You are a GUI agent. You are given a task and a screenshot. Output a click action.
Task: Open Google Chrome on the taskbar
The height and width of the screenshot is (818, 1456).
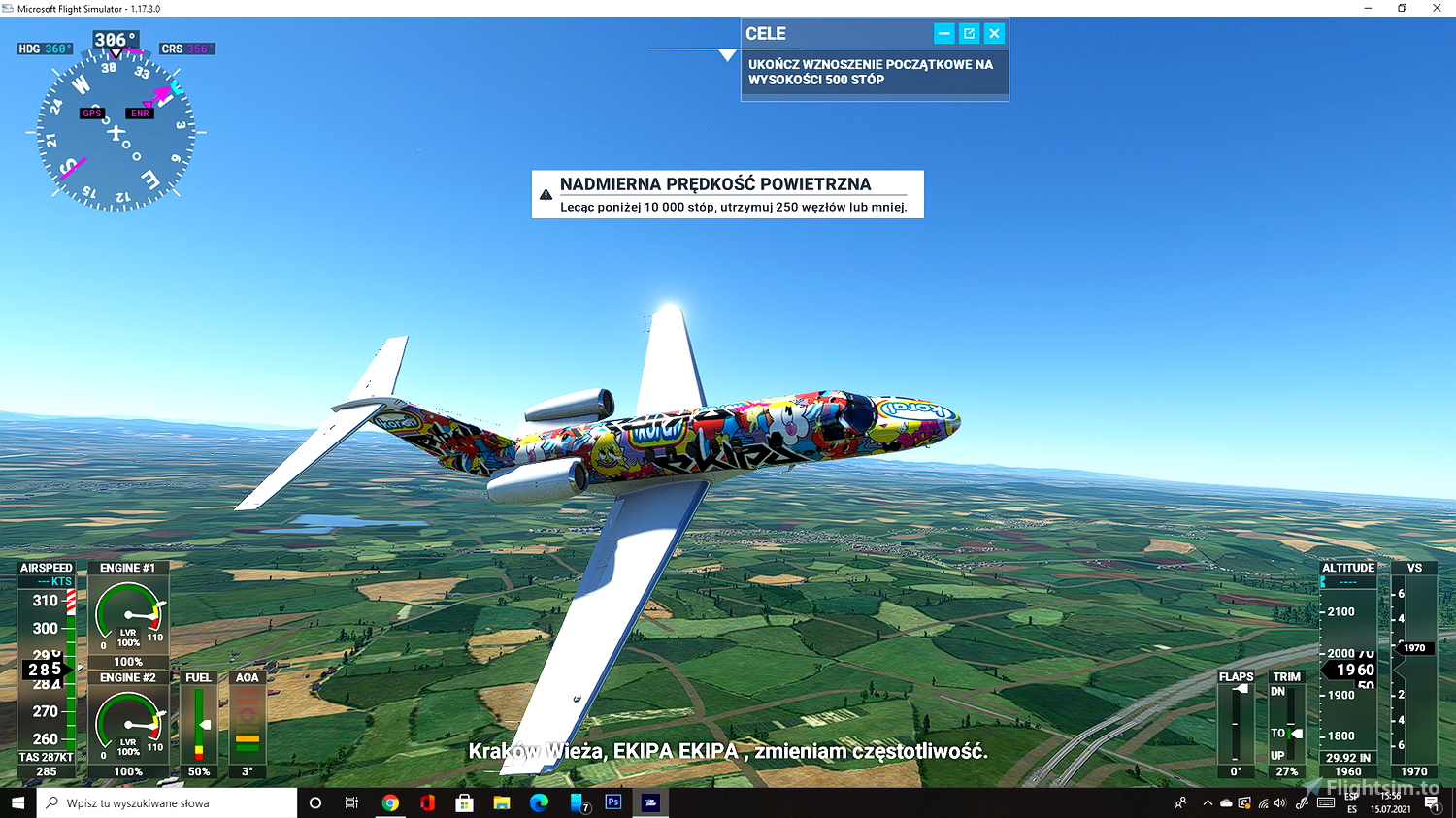pos(389,802)
